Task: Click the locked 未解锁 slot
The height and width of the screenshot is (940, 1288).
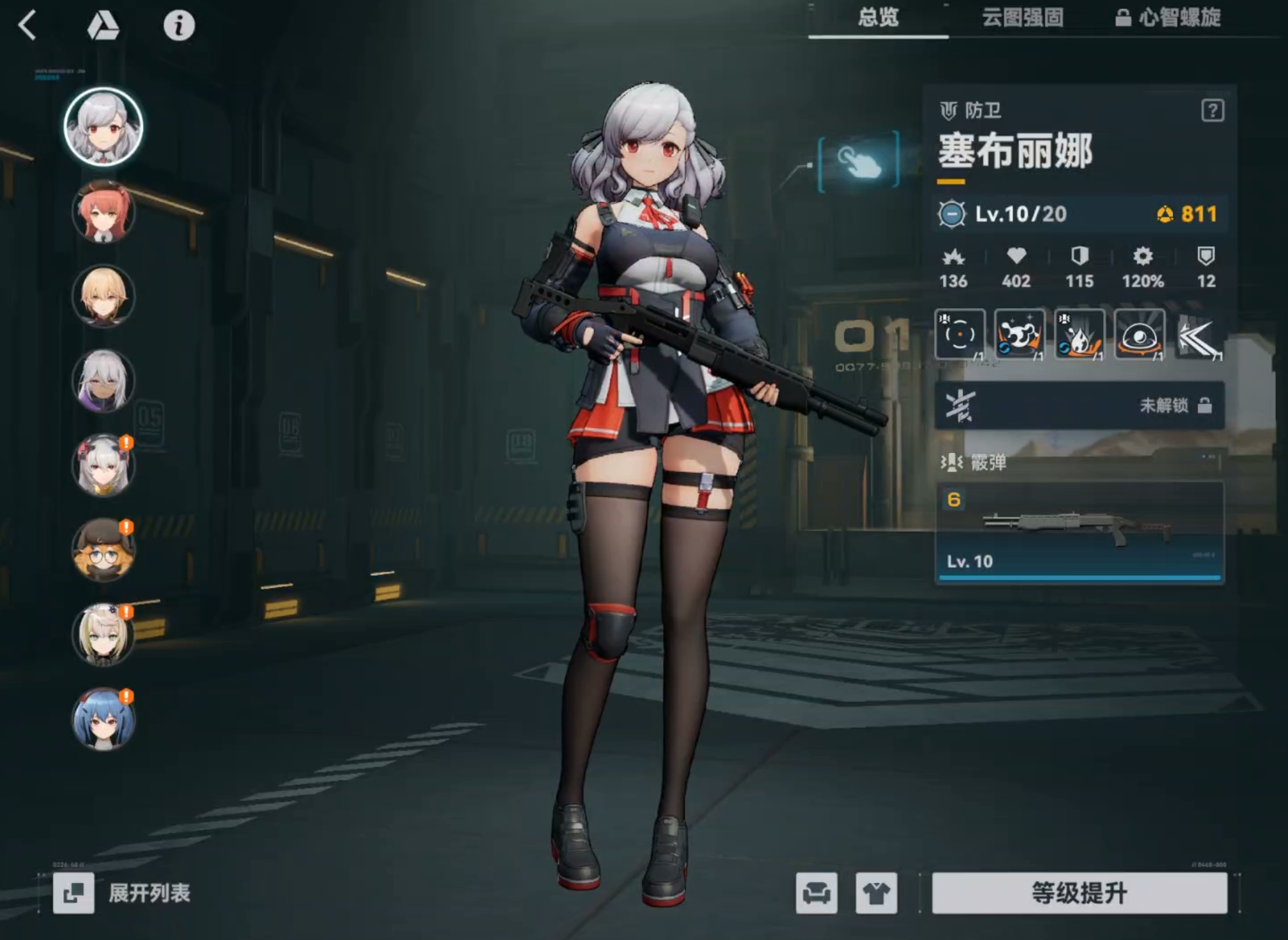Action: point(1079,406)
